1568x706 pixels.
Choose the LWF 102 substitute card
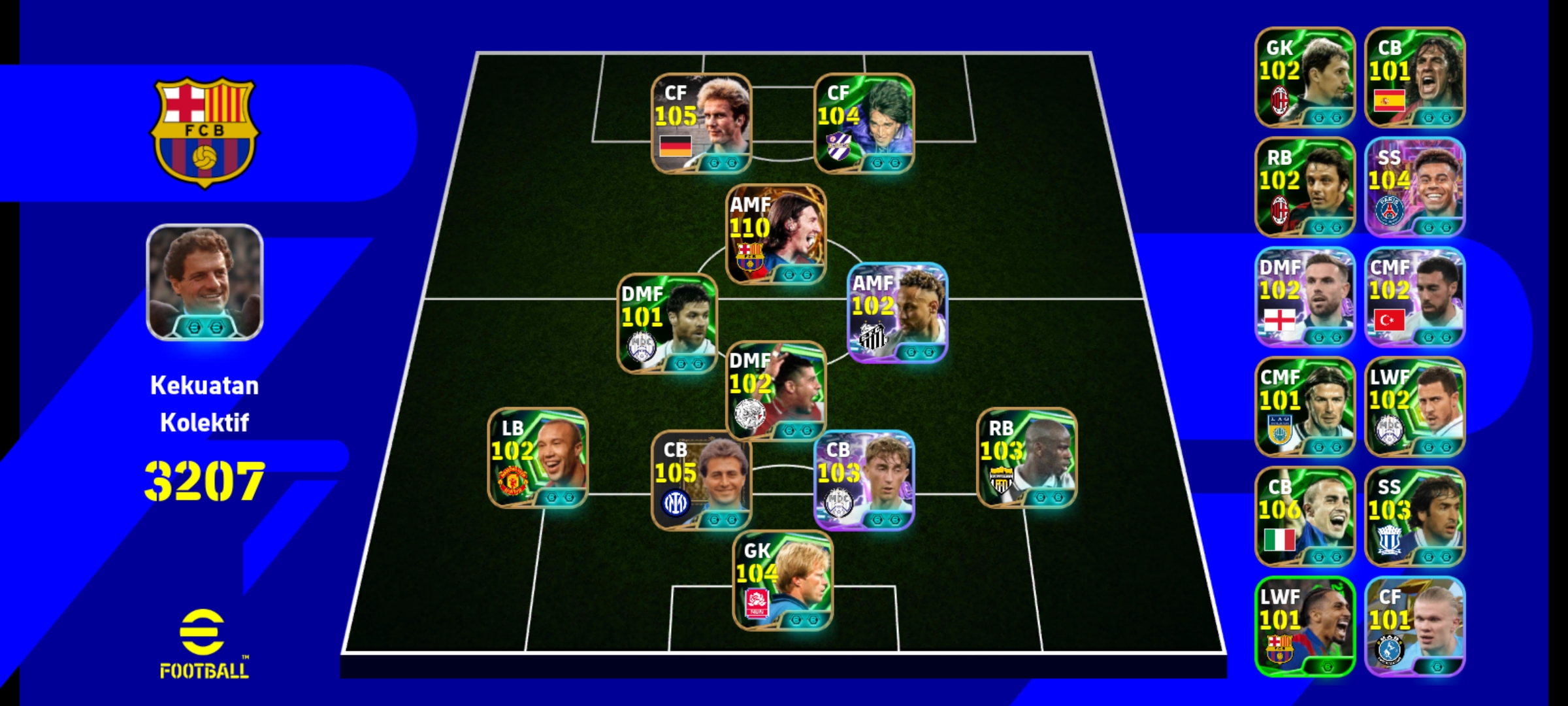1414,407
